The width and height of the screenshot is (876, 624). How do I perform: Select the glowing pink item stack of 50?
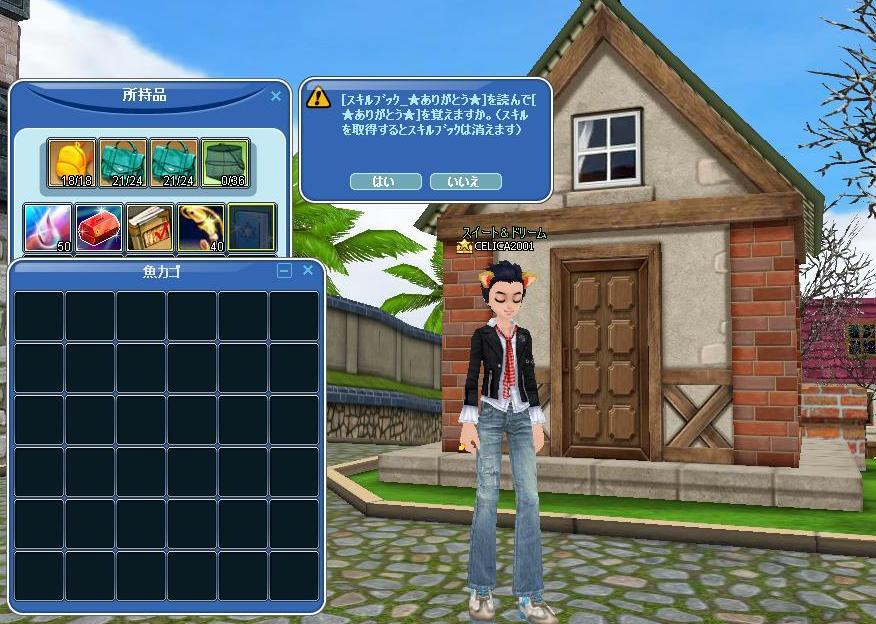(48, 227)
